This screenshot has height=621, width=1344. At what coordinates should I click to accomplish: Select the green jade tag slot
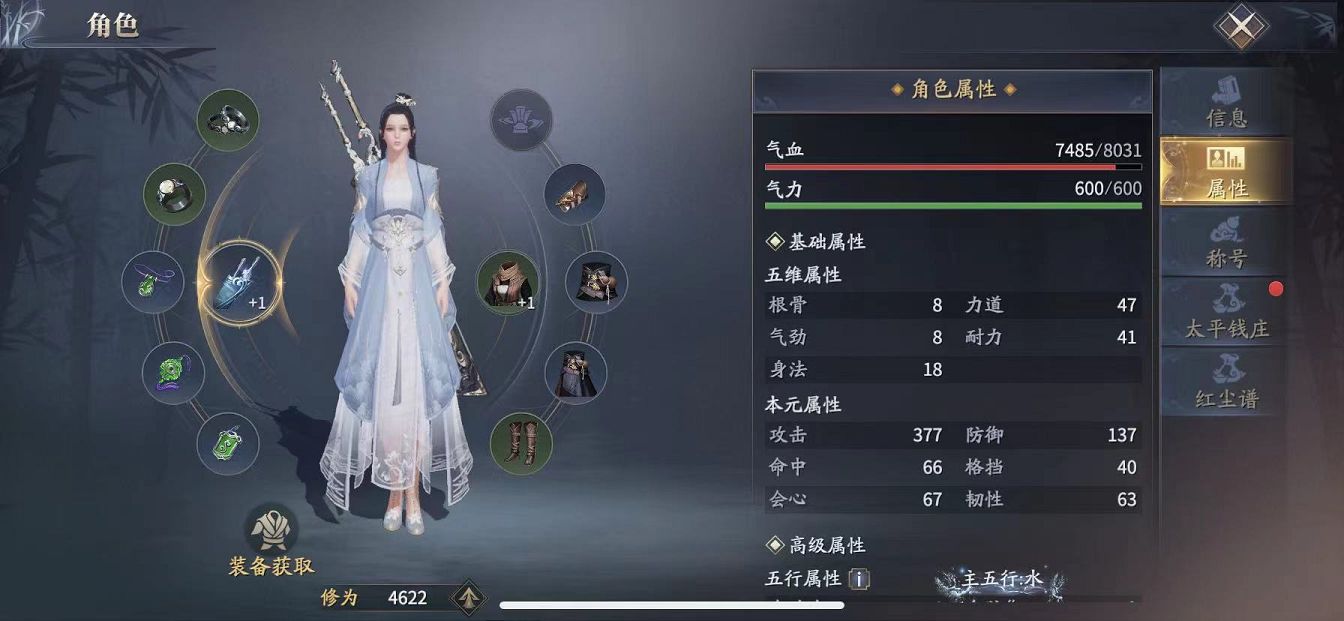[x=228, y=443]
